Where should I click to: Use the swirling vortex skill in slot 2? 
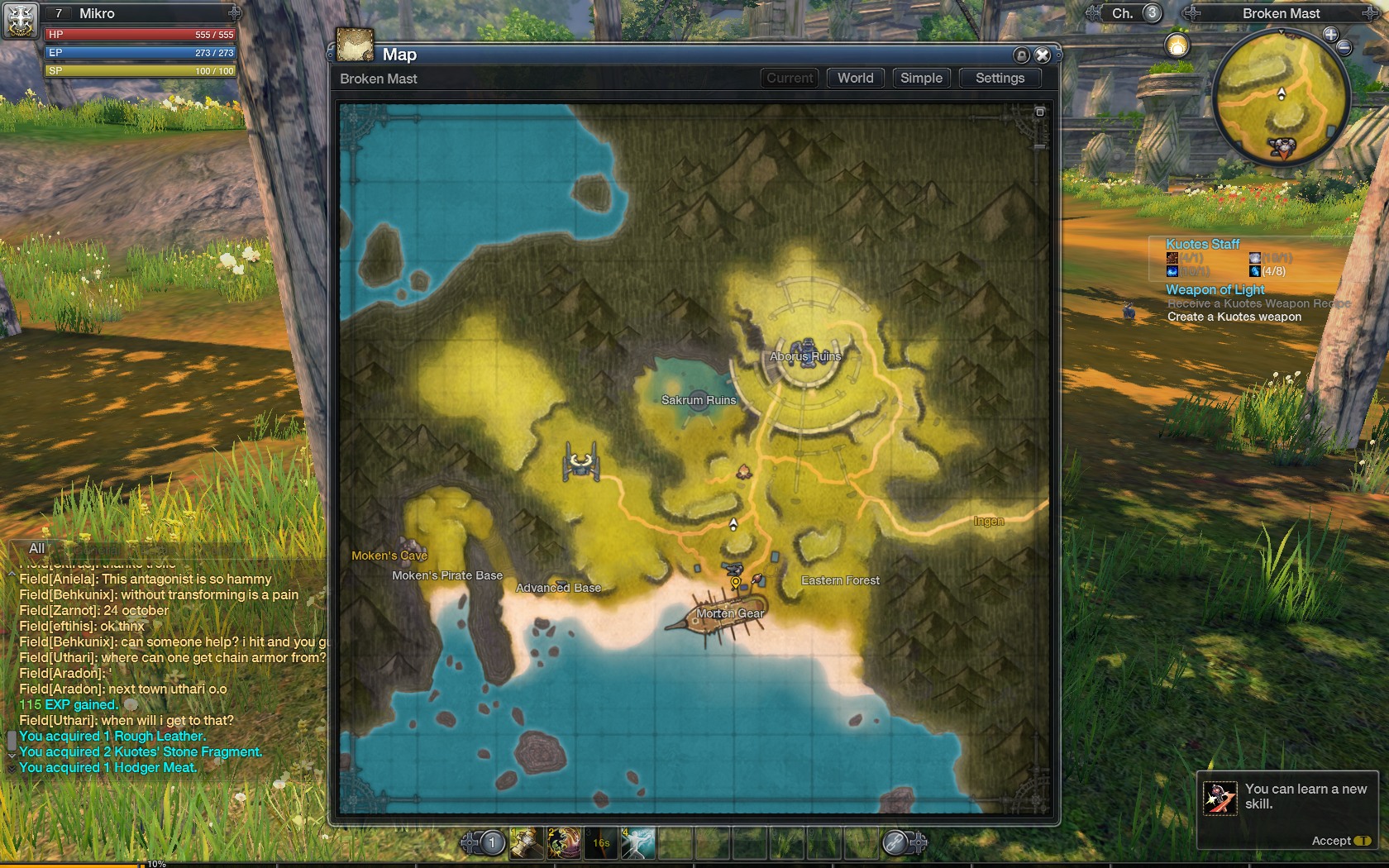pyautogui.click(x=564, y=843)
